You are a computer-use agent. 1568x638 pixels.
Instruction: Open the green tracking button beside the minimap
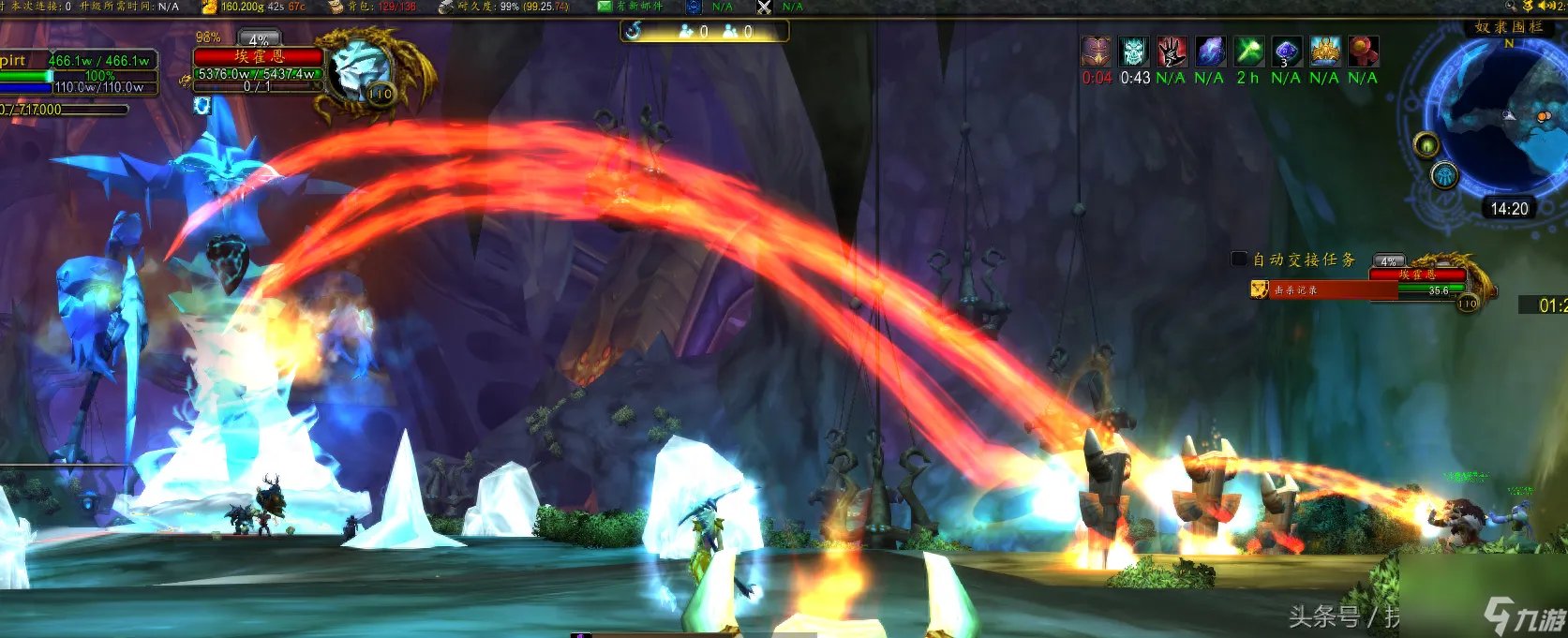tap(1426, 145)
